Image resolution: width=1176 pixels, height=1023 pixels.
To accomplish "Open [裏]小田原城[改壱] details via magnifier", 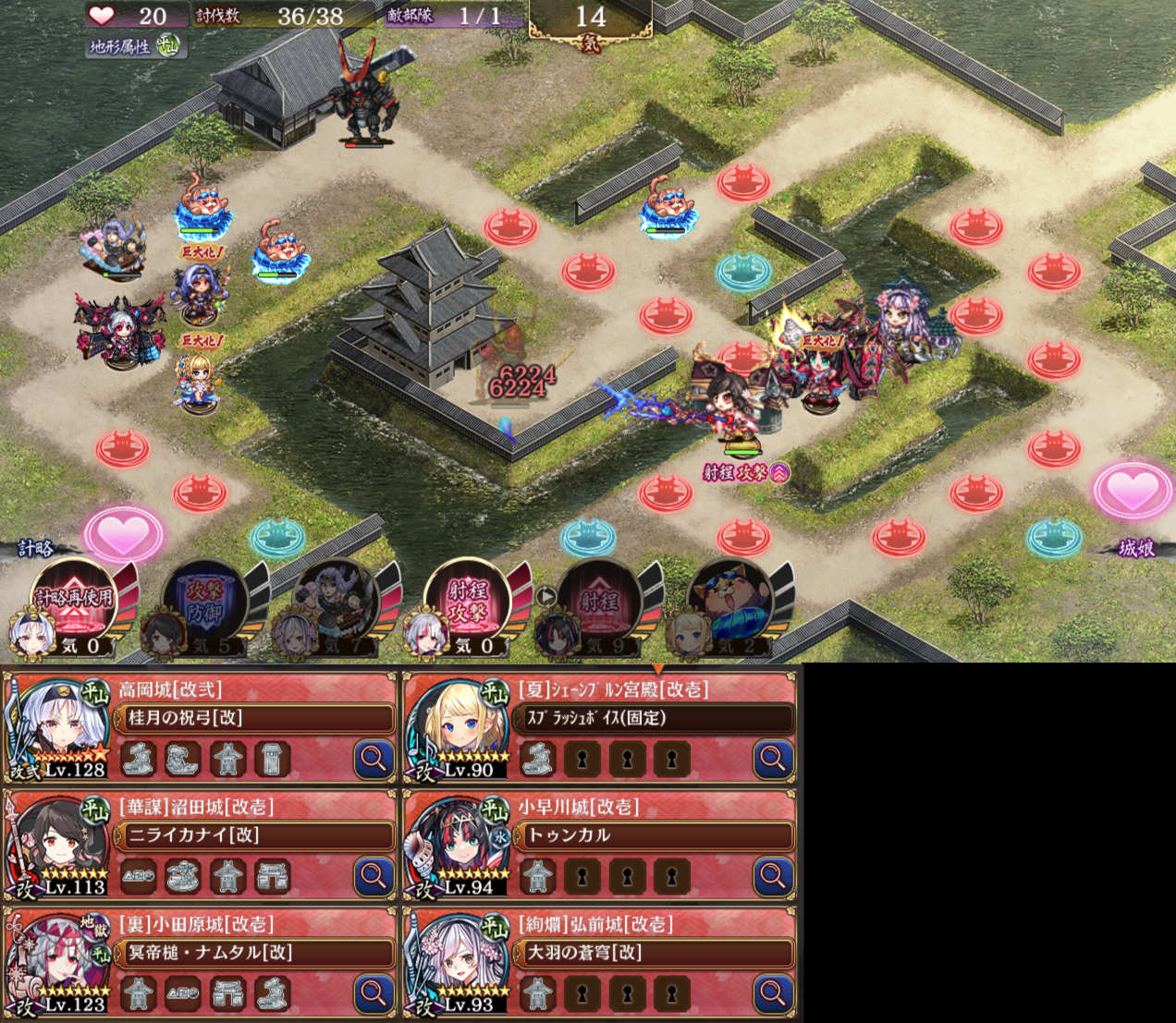I will pyautogui.click(x=374, y=993).
